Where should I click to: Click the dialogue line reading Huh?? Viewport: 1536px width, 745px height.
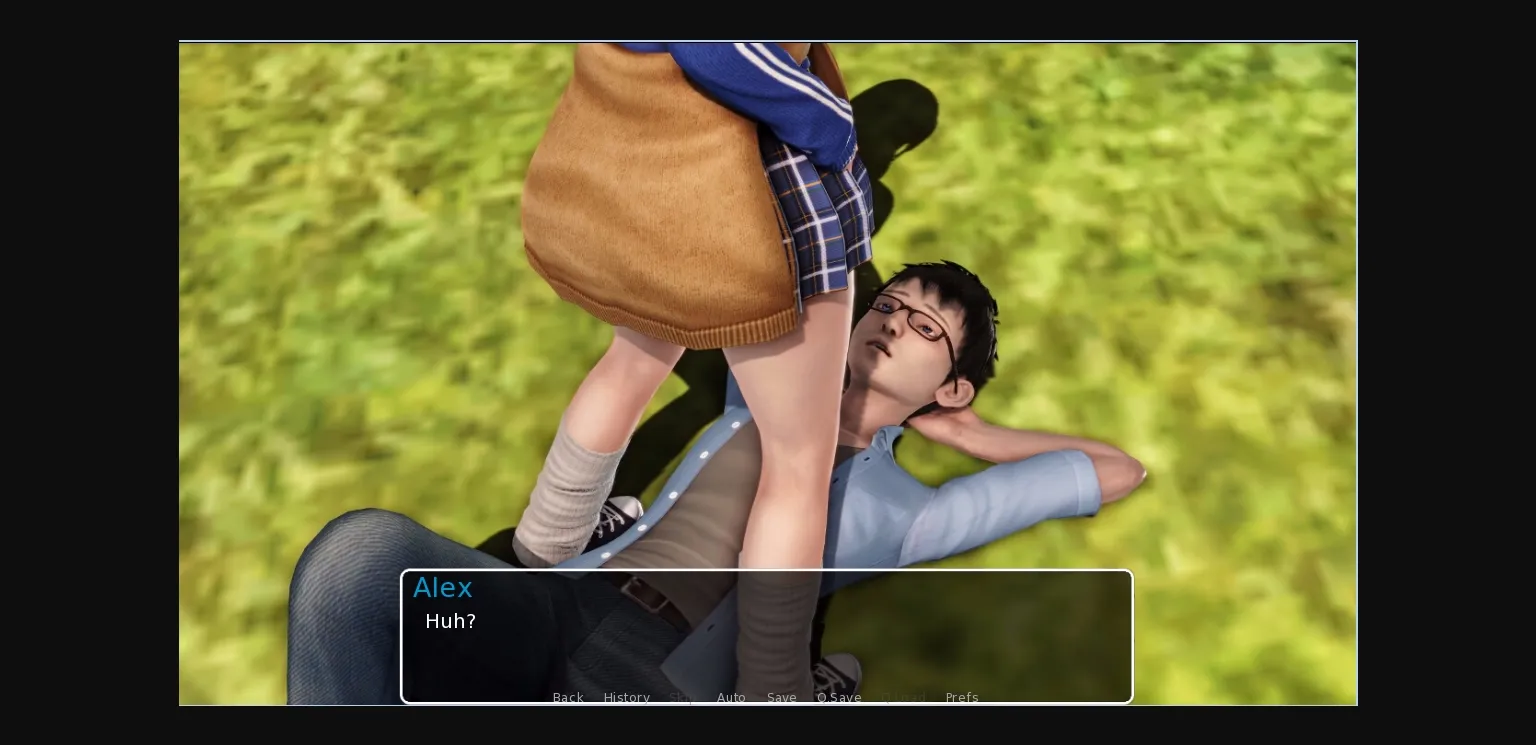(450, 621)
